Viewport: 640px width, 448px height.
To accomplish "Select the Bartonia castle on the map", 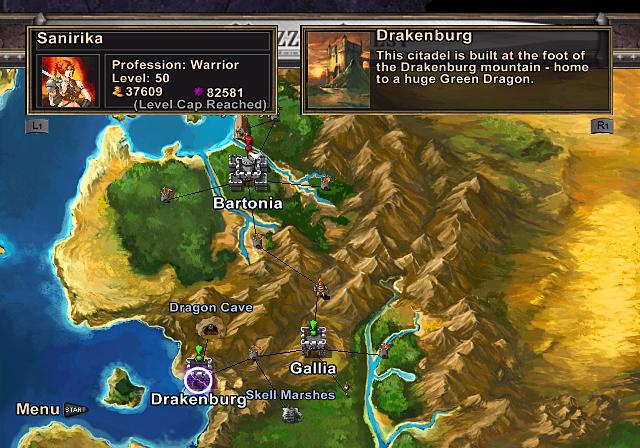I will 246,172.
